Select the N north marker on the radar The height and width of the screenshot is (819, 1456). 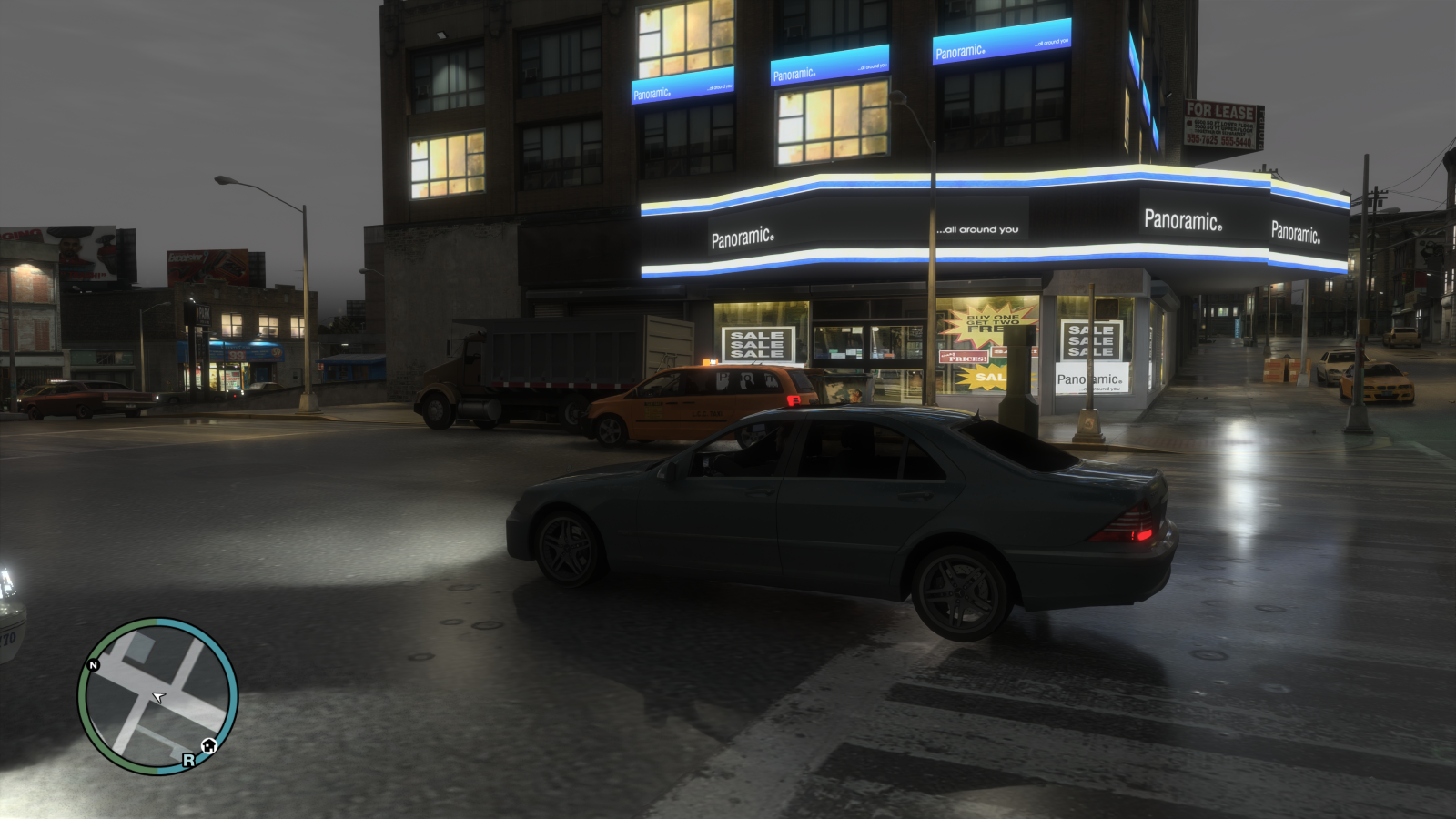94,664
